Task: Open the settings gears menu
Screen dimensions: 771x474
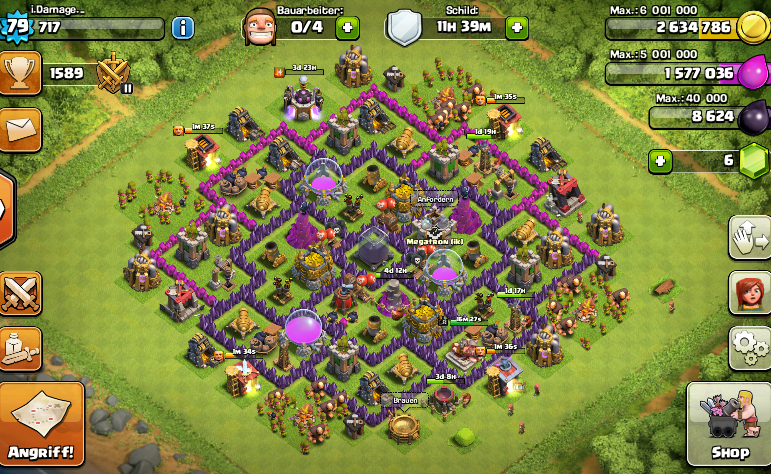Action: pyautogui.click(x=751, y=349)
